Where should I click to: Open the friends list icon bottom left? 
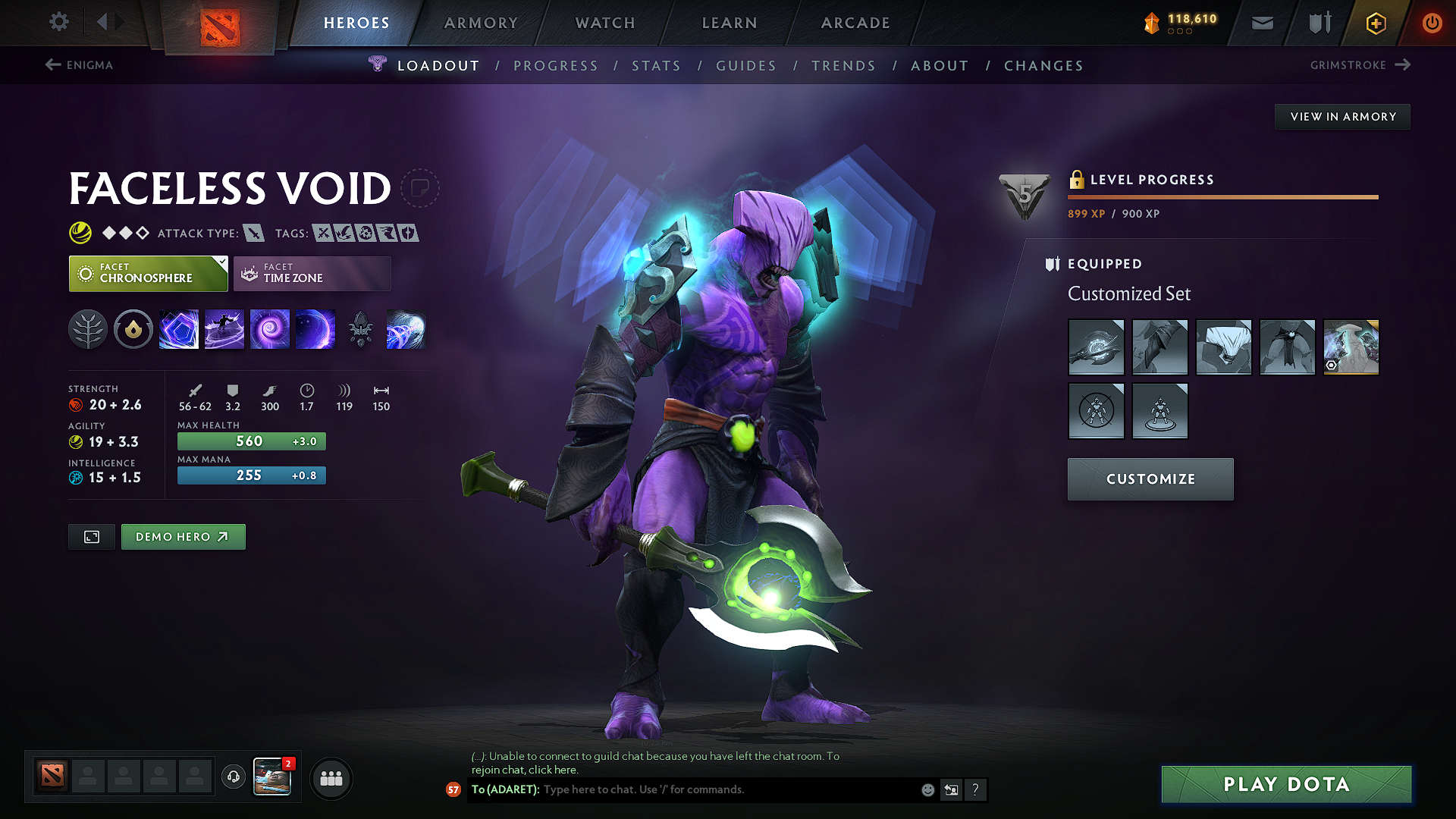331,778
